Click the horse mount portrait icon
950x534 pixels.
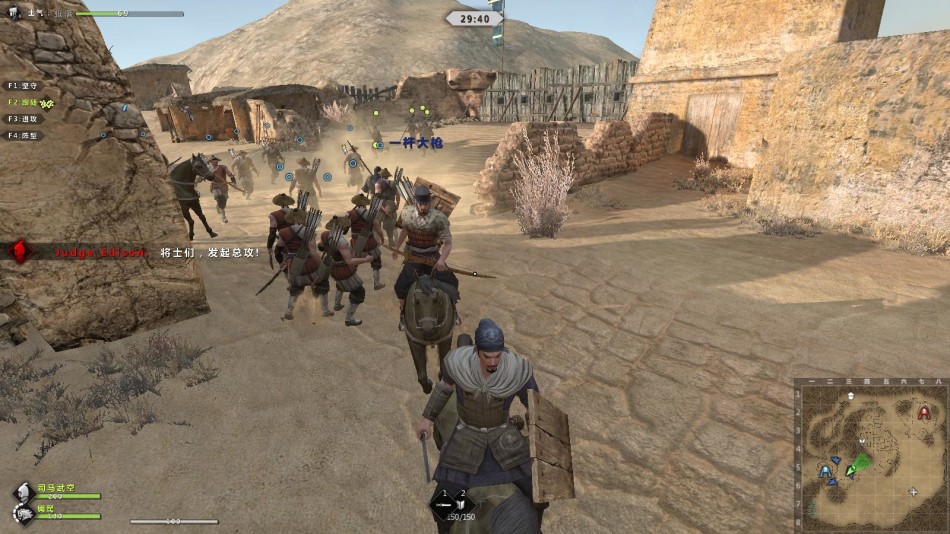[23, 512]
